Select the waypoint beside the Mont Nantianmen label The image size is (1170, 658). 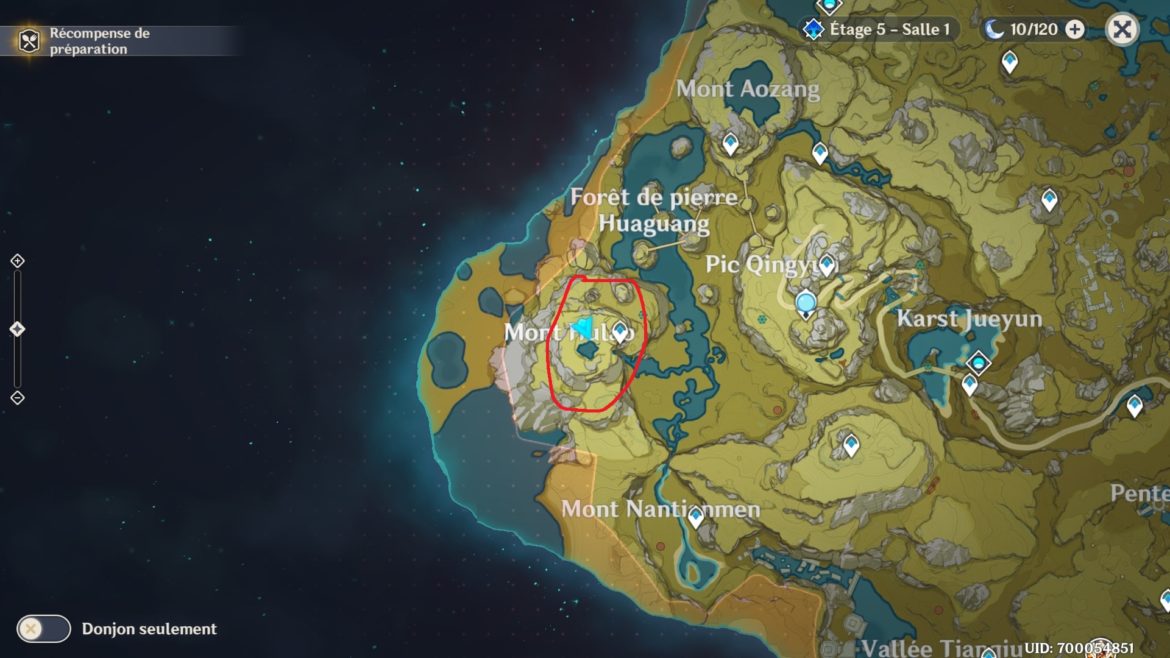(696, 516)
